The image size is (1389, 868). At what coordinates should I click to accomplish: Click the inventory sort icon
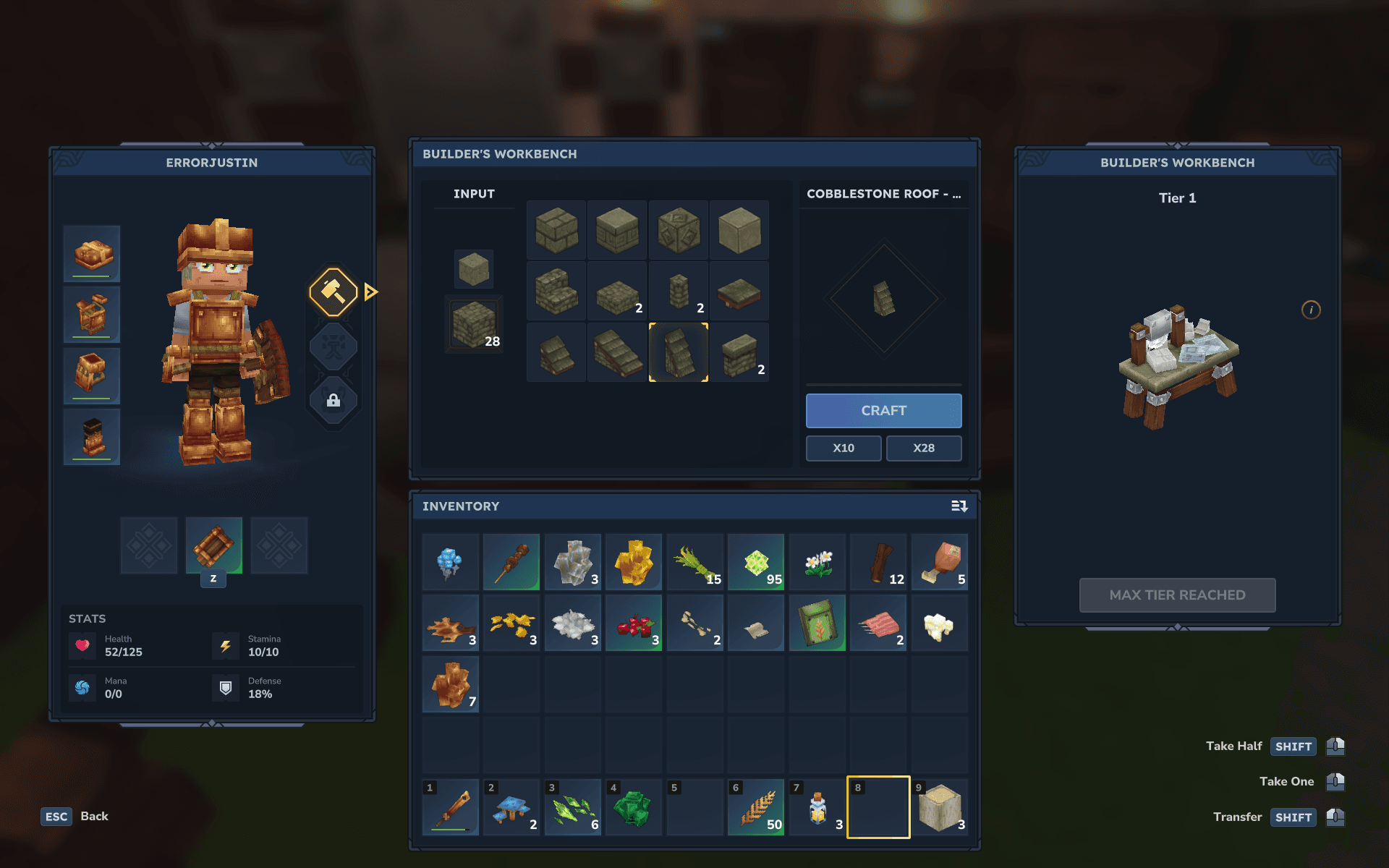(x=959, y=506)
